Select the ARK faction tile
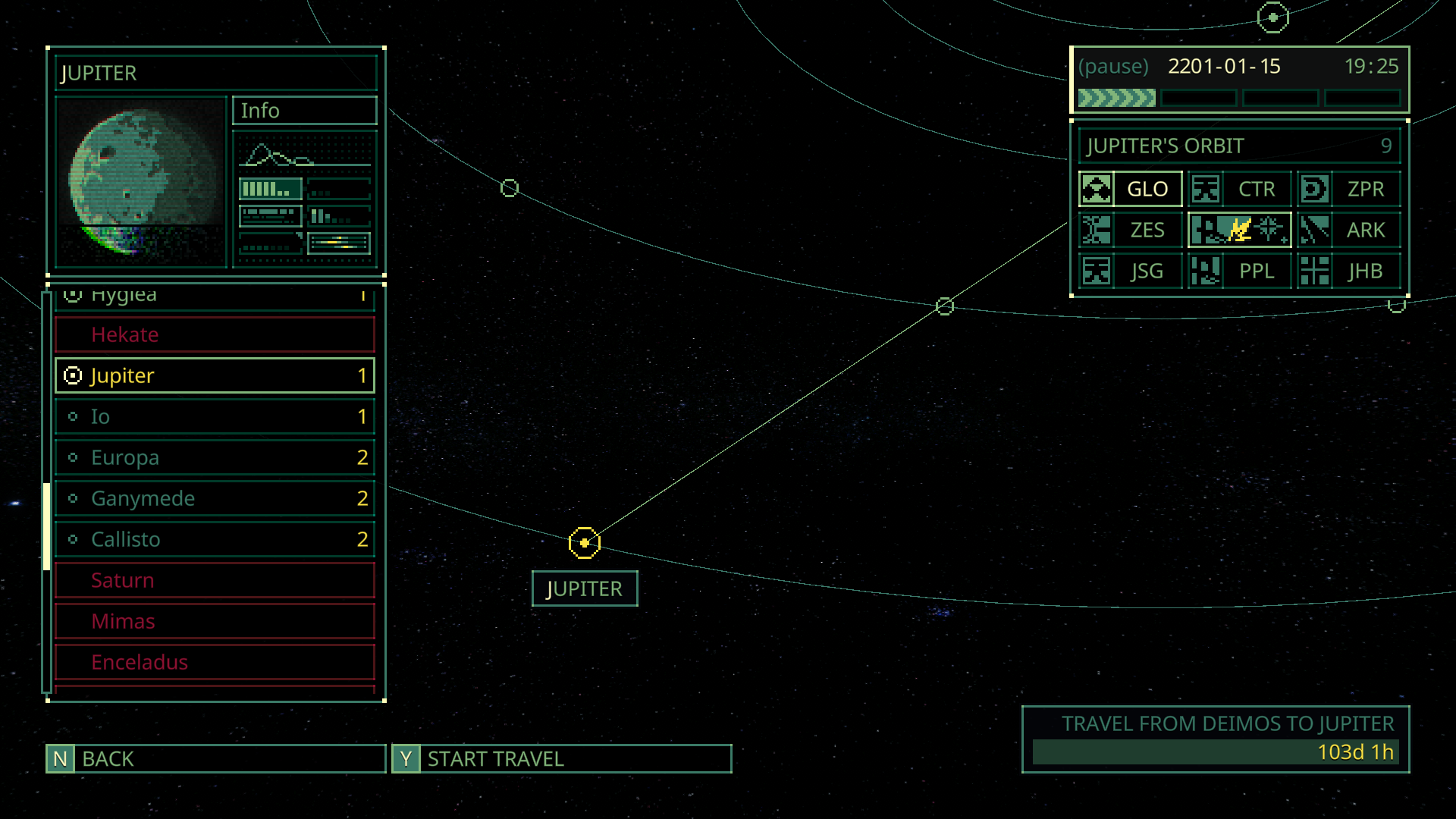 (x=1348, y=231)
